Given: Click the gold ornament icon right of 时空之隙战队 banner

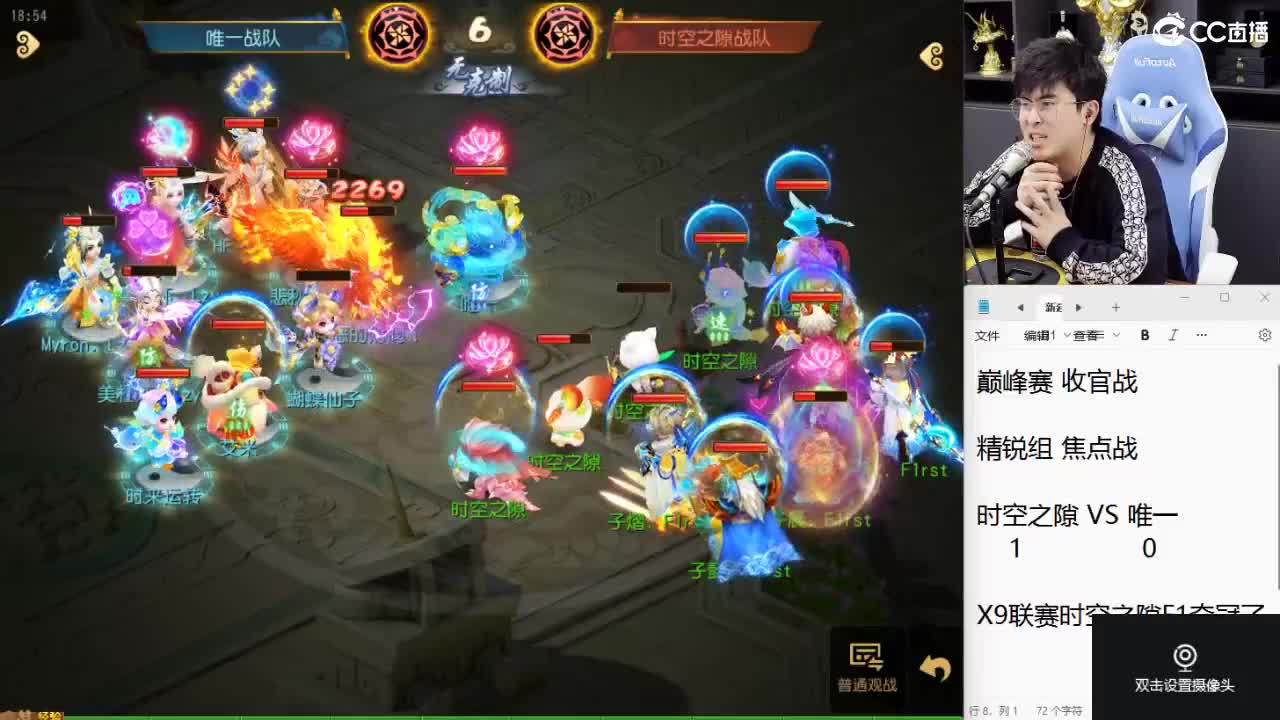Looking at the screenshot, I should click(x=932, y=58).
